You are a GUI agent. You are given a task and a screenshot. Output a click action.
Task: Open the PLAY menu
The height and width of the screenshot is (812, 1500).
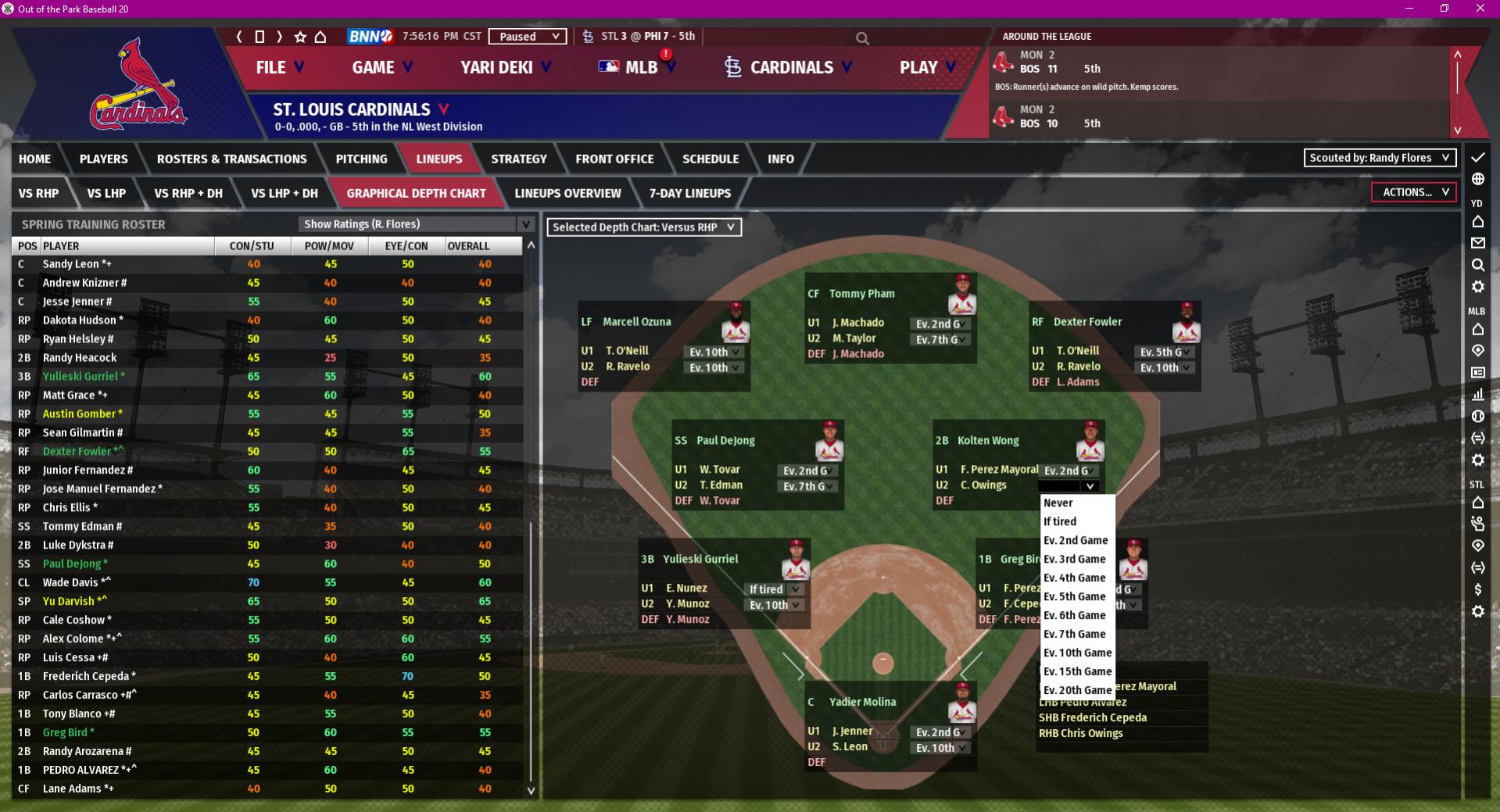click(926, 67)
